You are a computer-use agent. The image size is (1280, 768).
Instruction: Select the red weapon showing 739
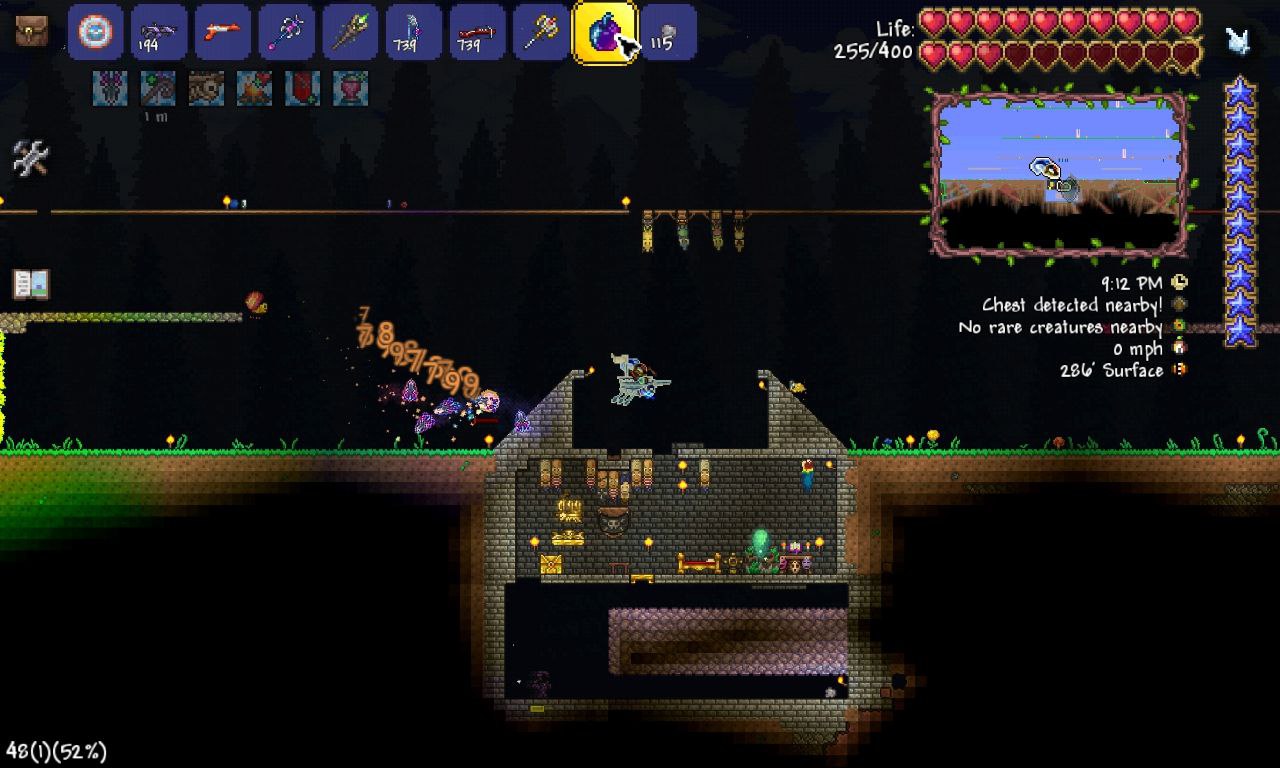pyautogui.click(x=475, y=32)
